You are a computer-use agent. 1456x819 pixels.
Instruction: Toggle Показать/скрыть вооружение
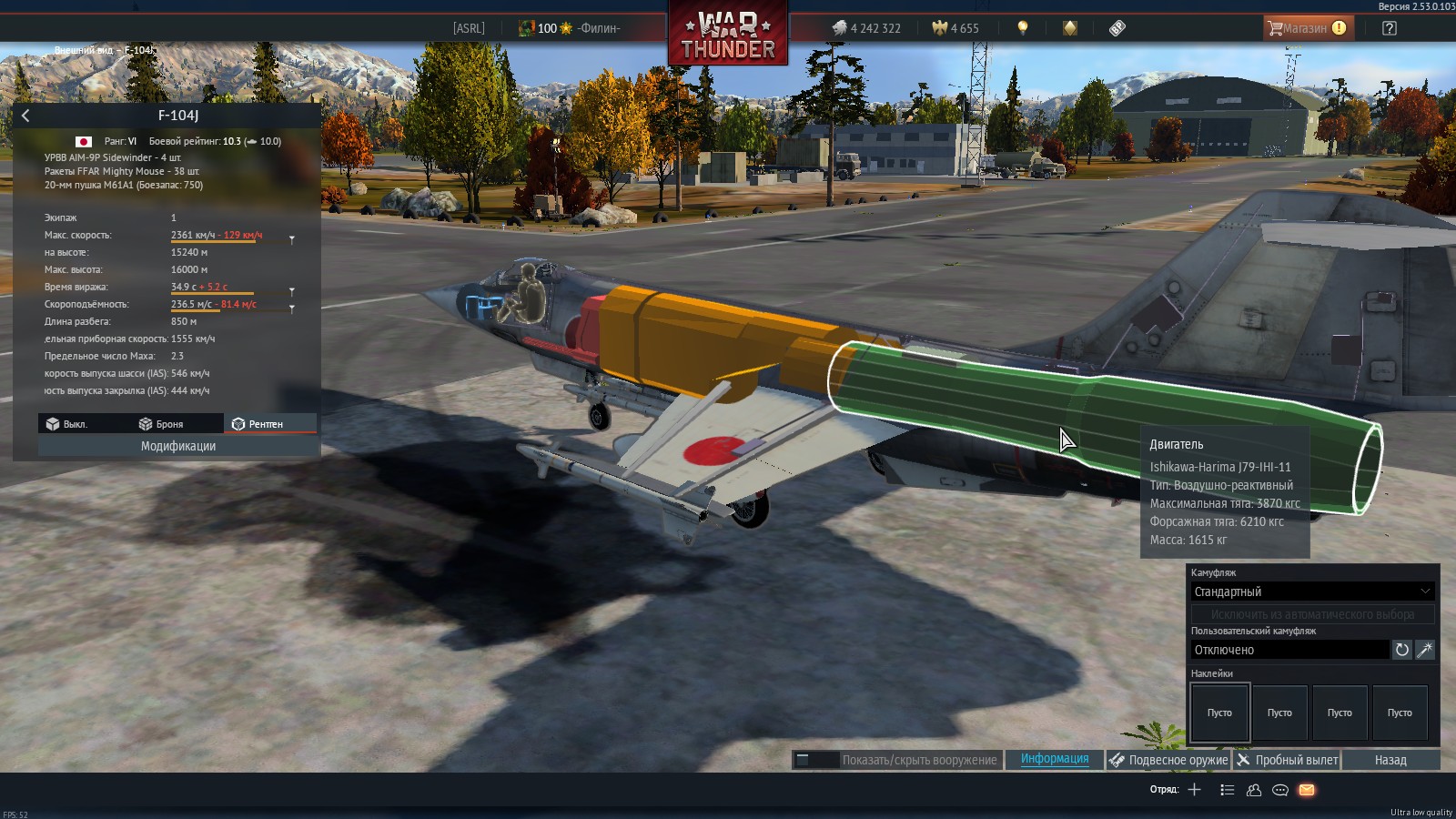pos(897,760)
